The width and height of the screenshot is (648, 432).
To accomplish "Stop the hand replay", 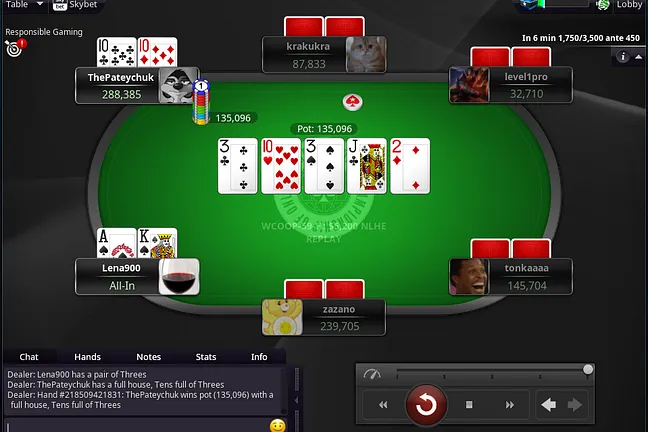I will point(469,405).
